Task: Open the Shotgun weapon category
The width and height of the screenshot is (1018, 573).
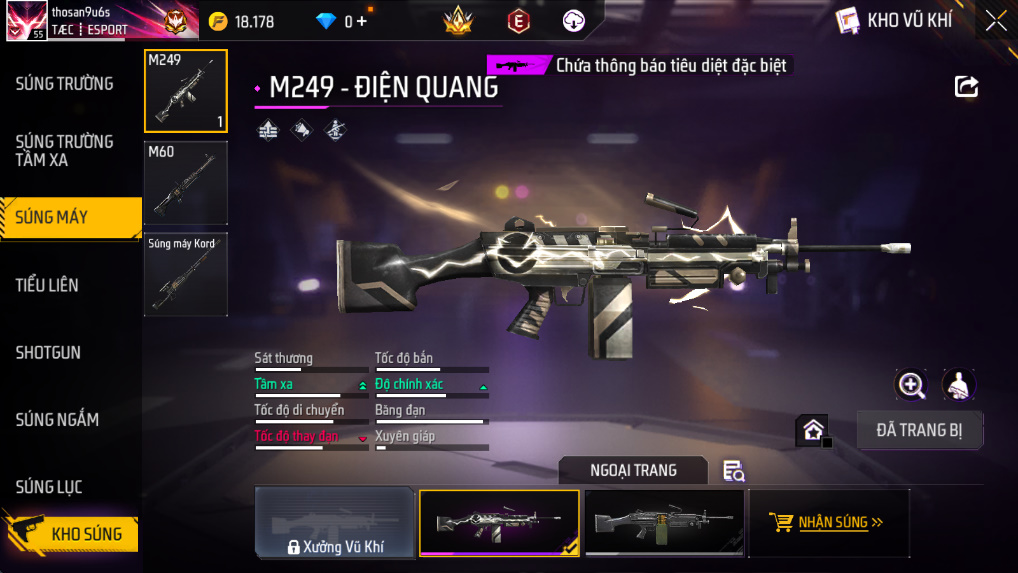Action: [48, 353]
